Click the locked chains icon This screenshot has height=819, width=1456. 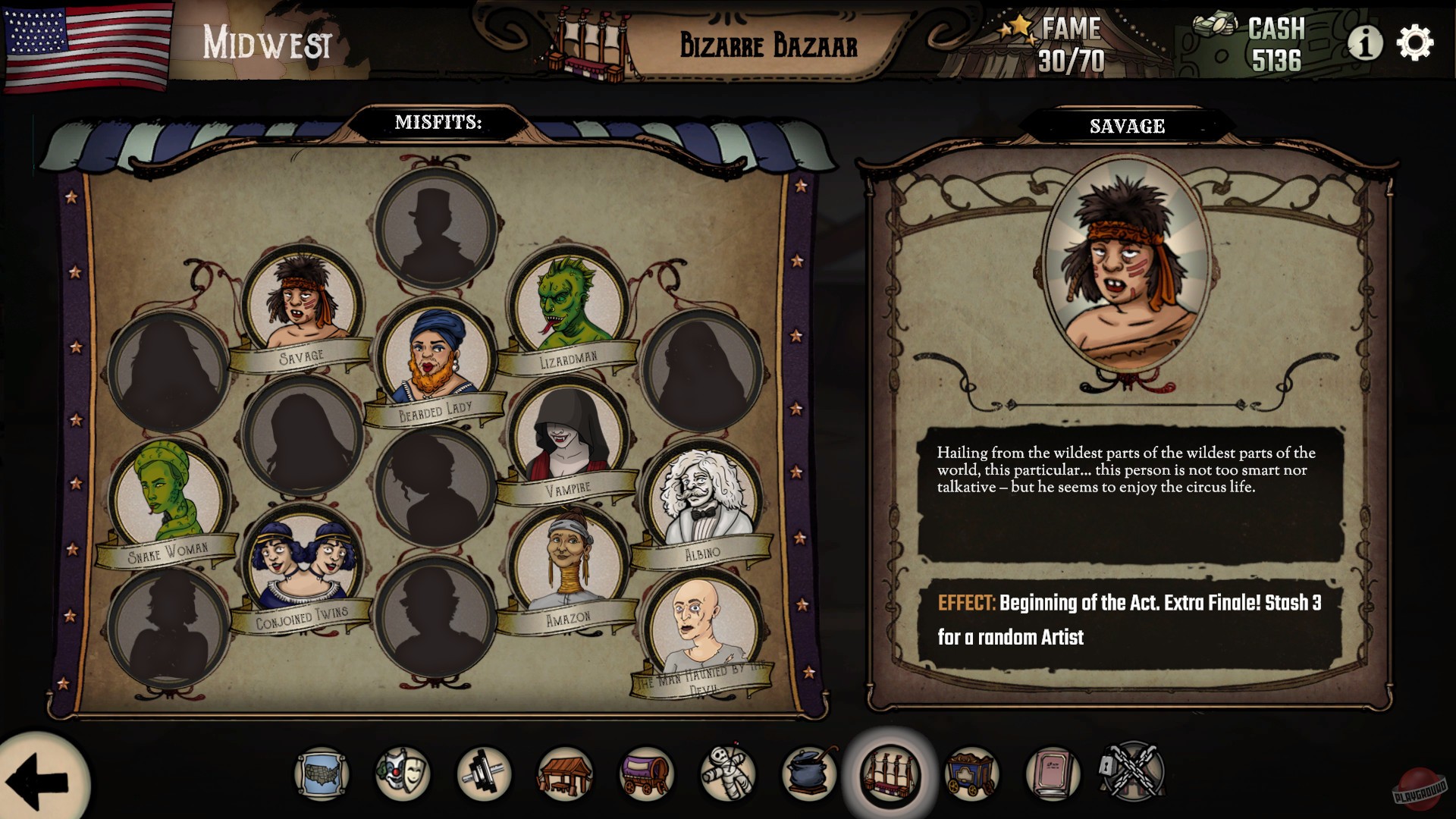[1133, 776]
